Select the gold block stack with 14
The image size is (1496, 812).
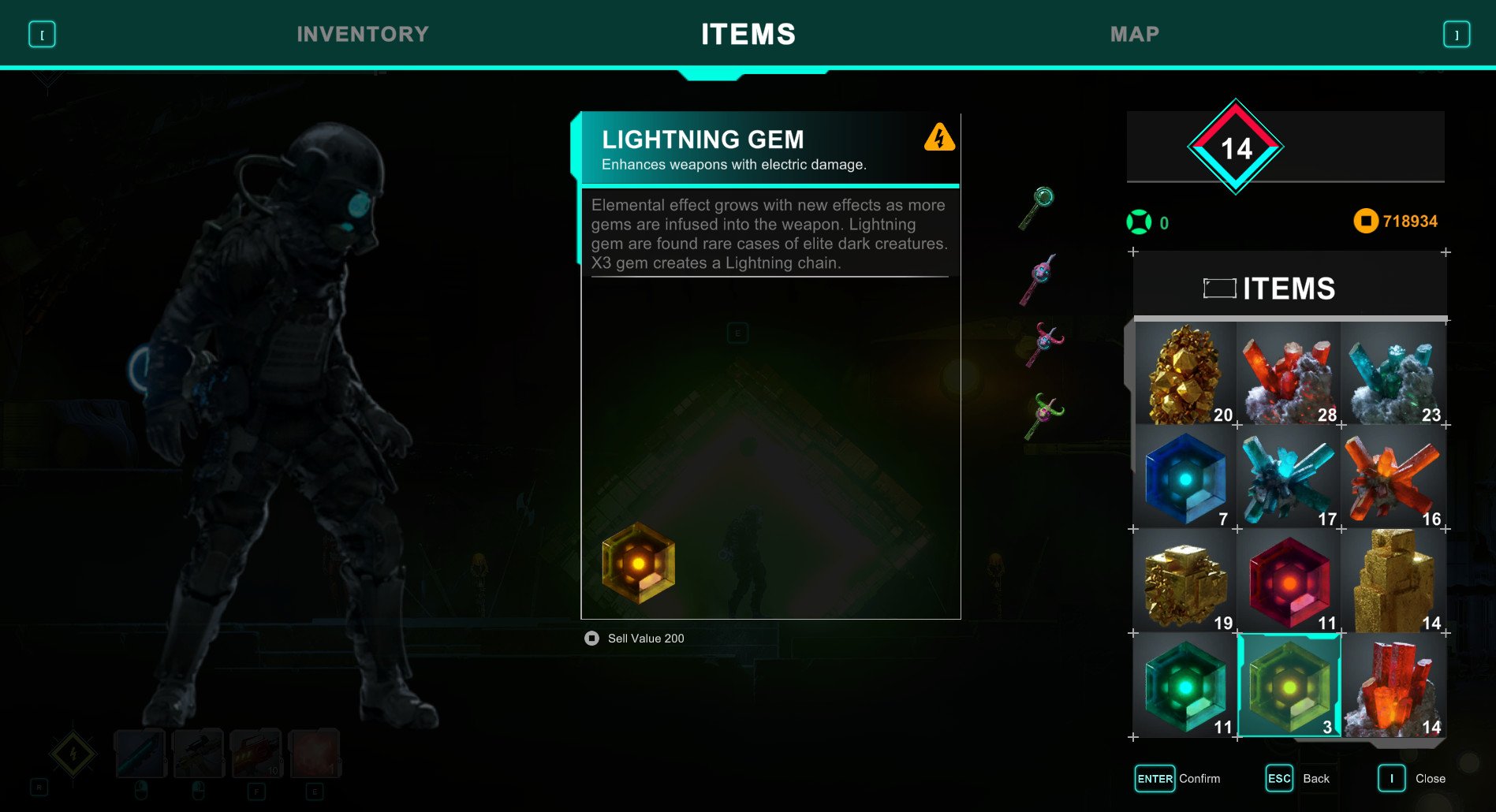[1393, 582]
